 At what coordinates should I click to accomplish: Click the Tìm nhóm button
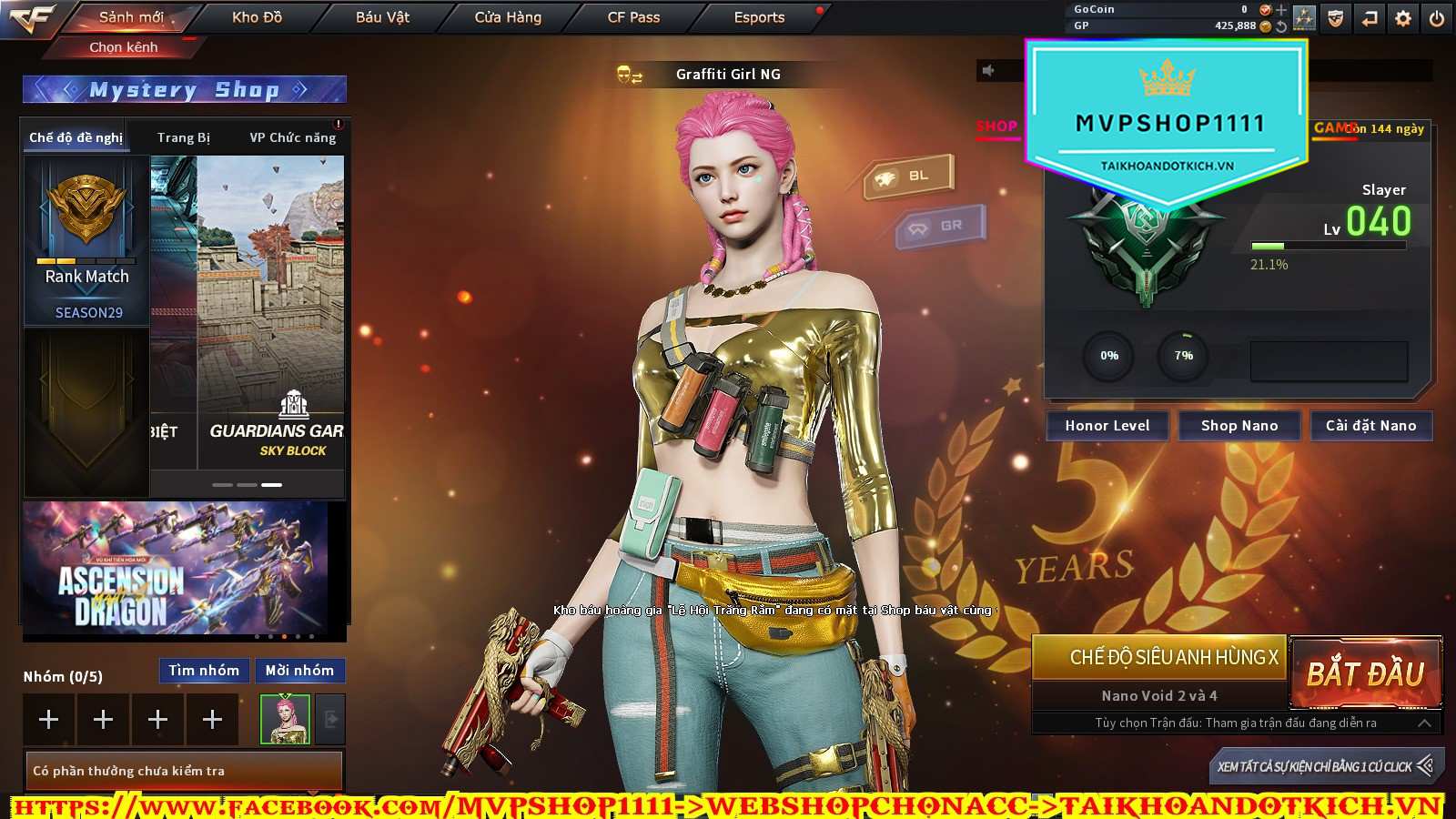click(x=204, y=671)
